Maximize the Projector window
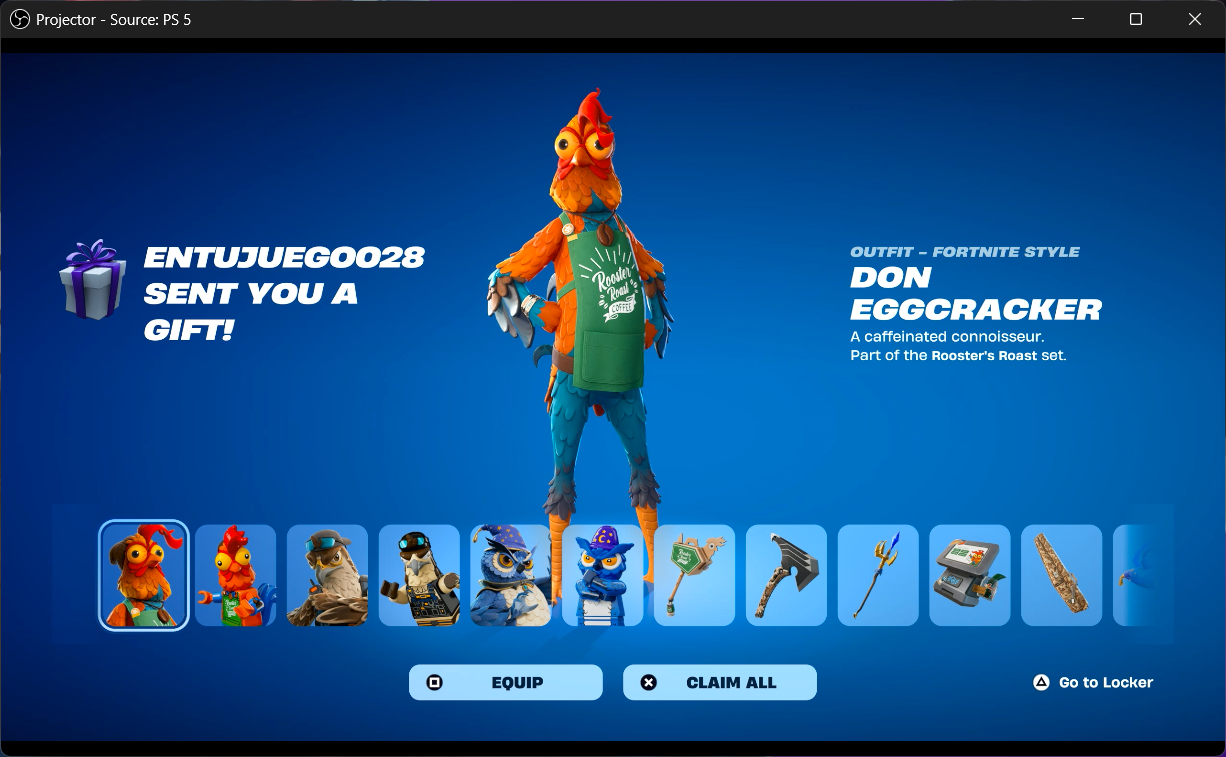The width and height of the screenshot is (1226, 757). (x=1136, y=19)
